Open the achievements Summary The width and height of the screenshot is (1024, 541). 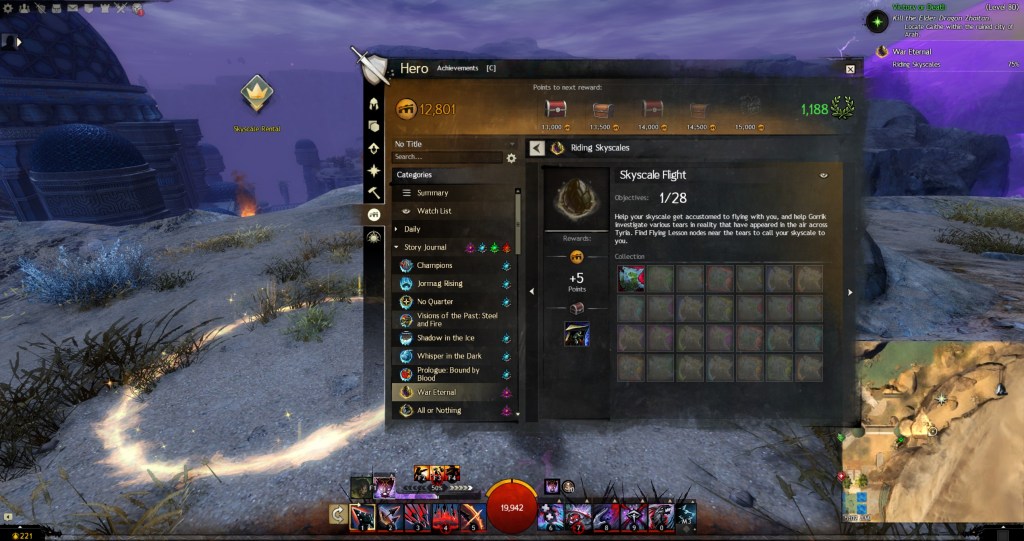click(x=432, y=193)
